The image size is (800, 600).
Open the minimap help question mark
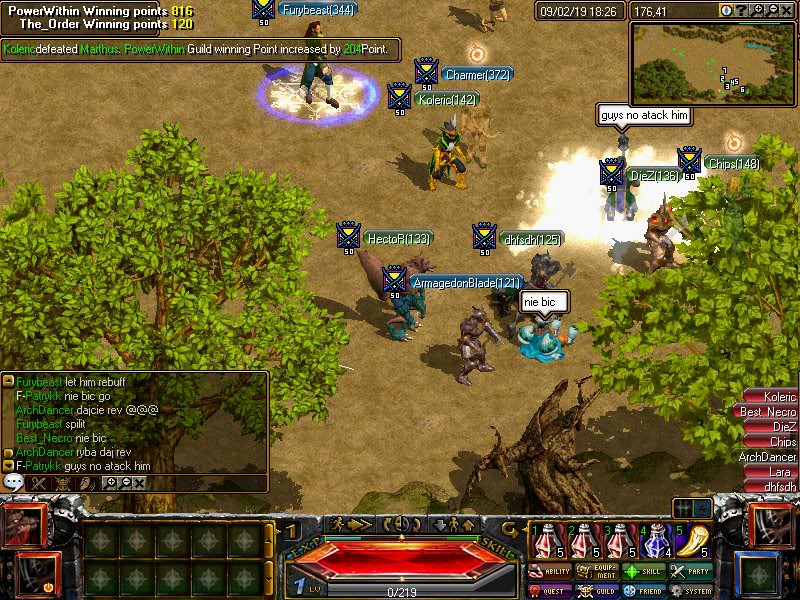(x=741, y=10)
